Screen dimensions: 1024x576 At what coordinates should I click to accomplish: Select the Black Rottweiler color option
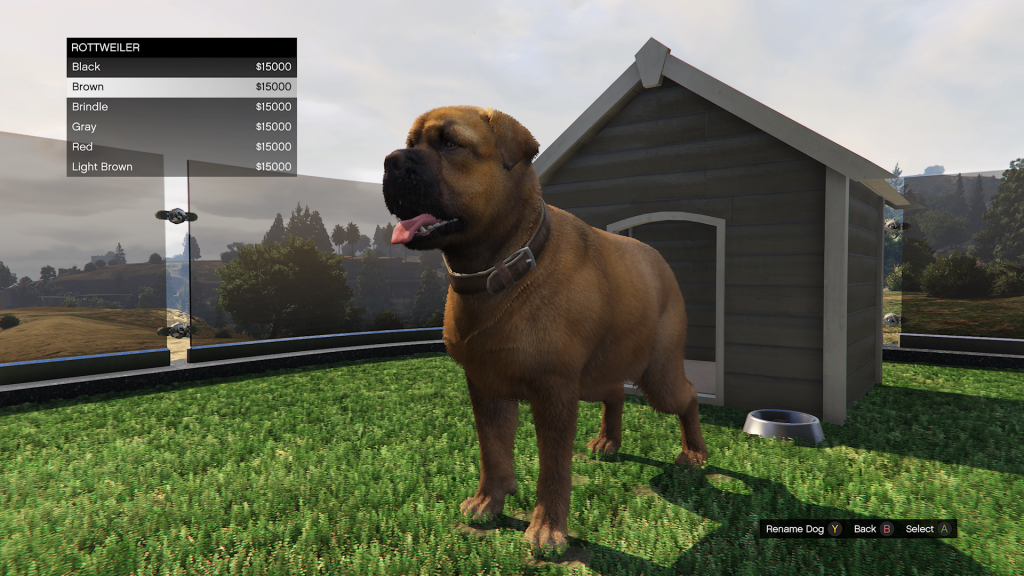[x=181, y=67]
